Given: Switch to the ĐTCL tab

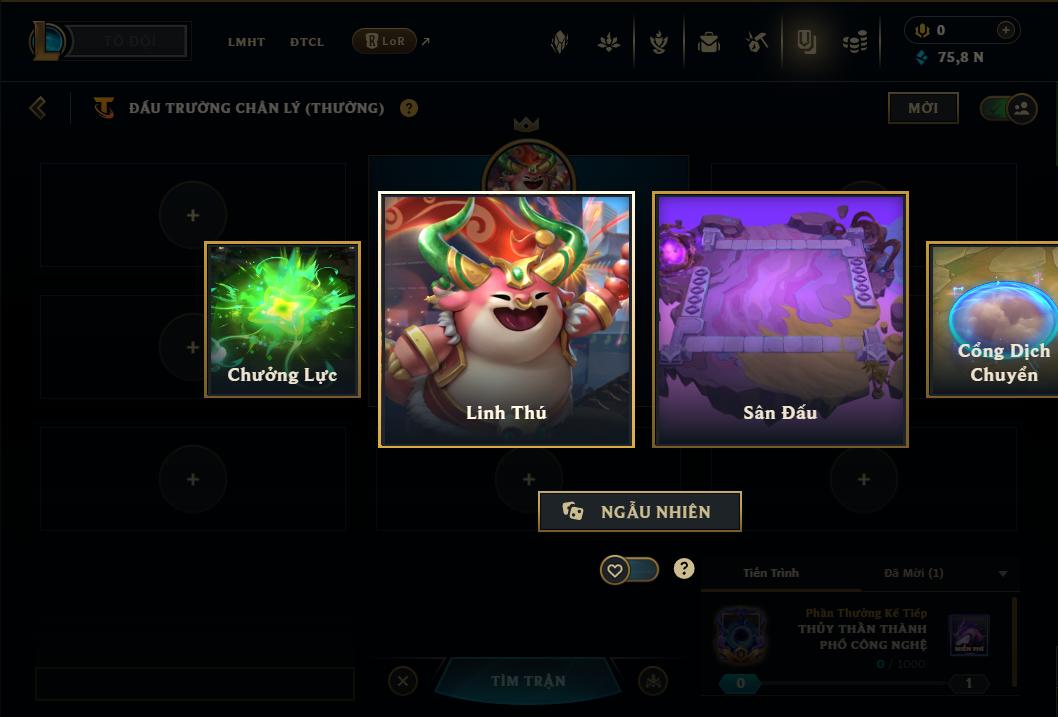Looking at the screenshot, I should tap(307, 42).
